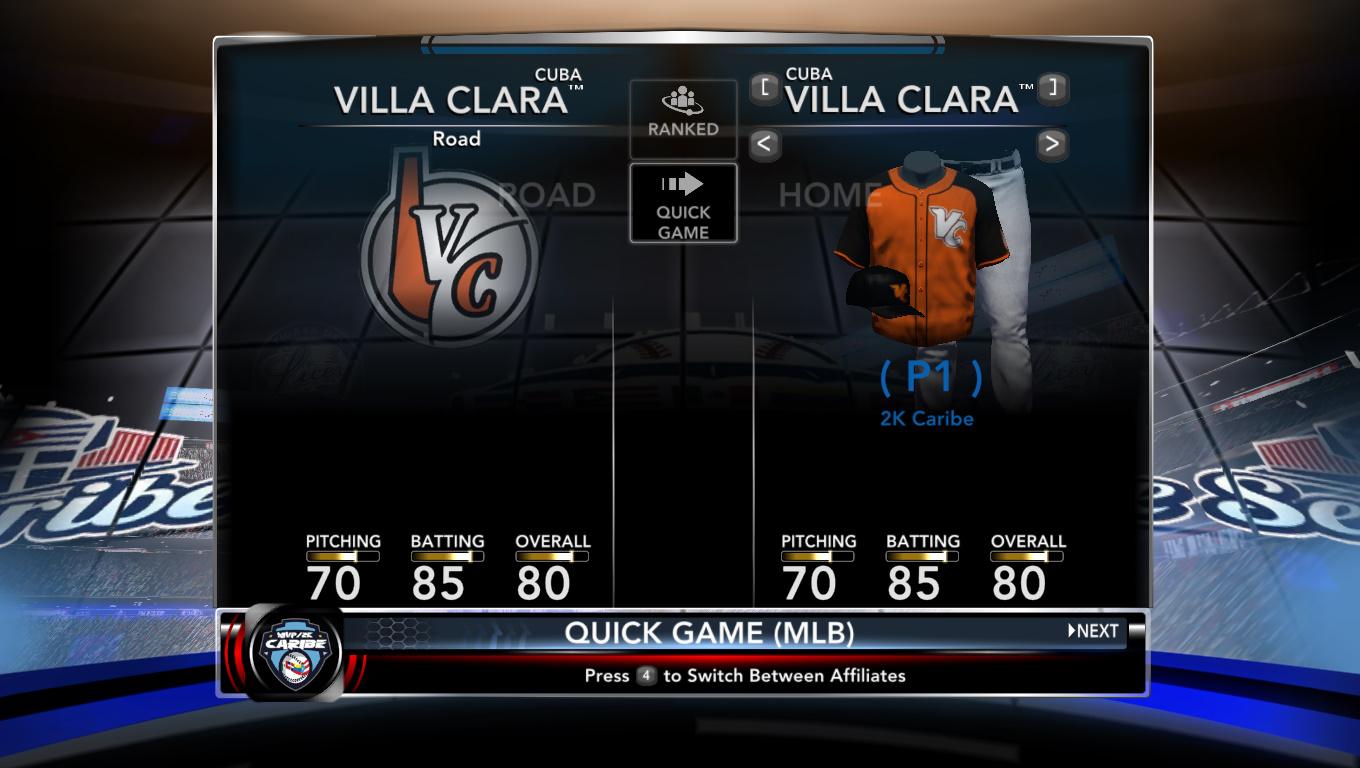Select the previous home team with left arrow
Screen dimensions: 1360x768
tap(764, 144)
